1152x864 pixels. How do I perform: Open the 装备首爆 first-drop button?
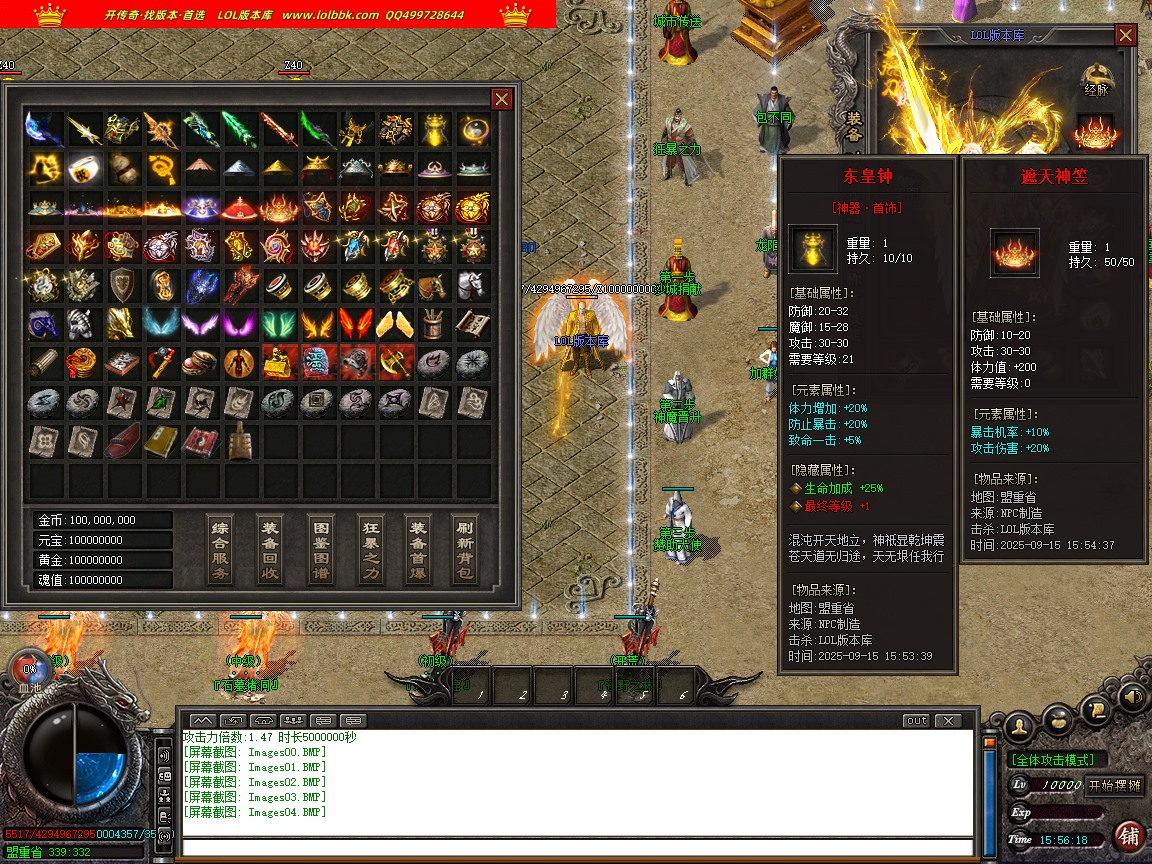coord(419,549)
